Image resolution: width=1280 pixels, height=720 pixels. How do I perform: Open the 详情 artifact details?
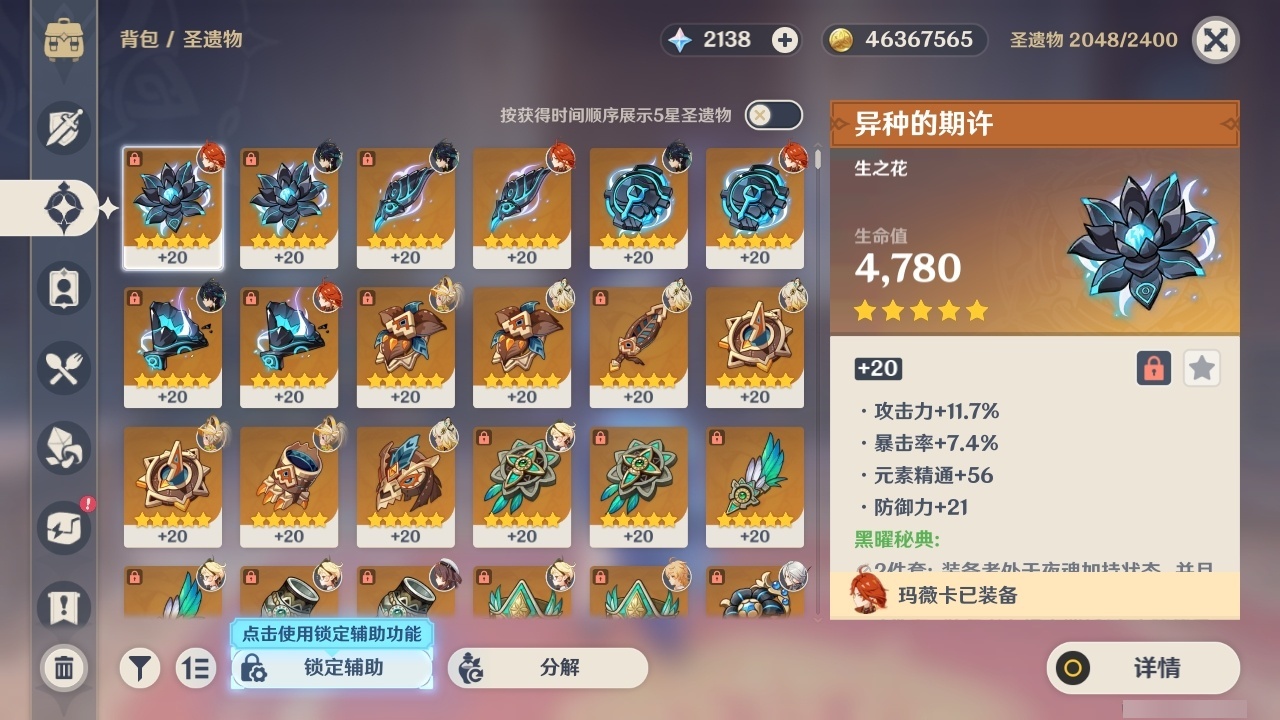1143,668
